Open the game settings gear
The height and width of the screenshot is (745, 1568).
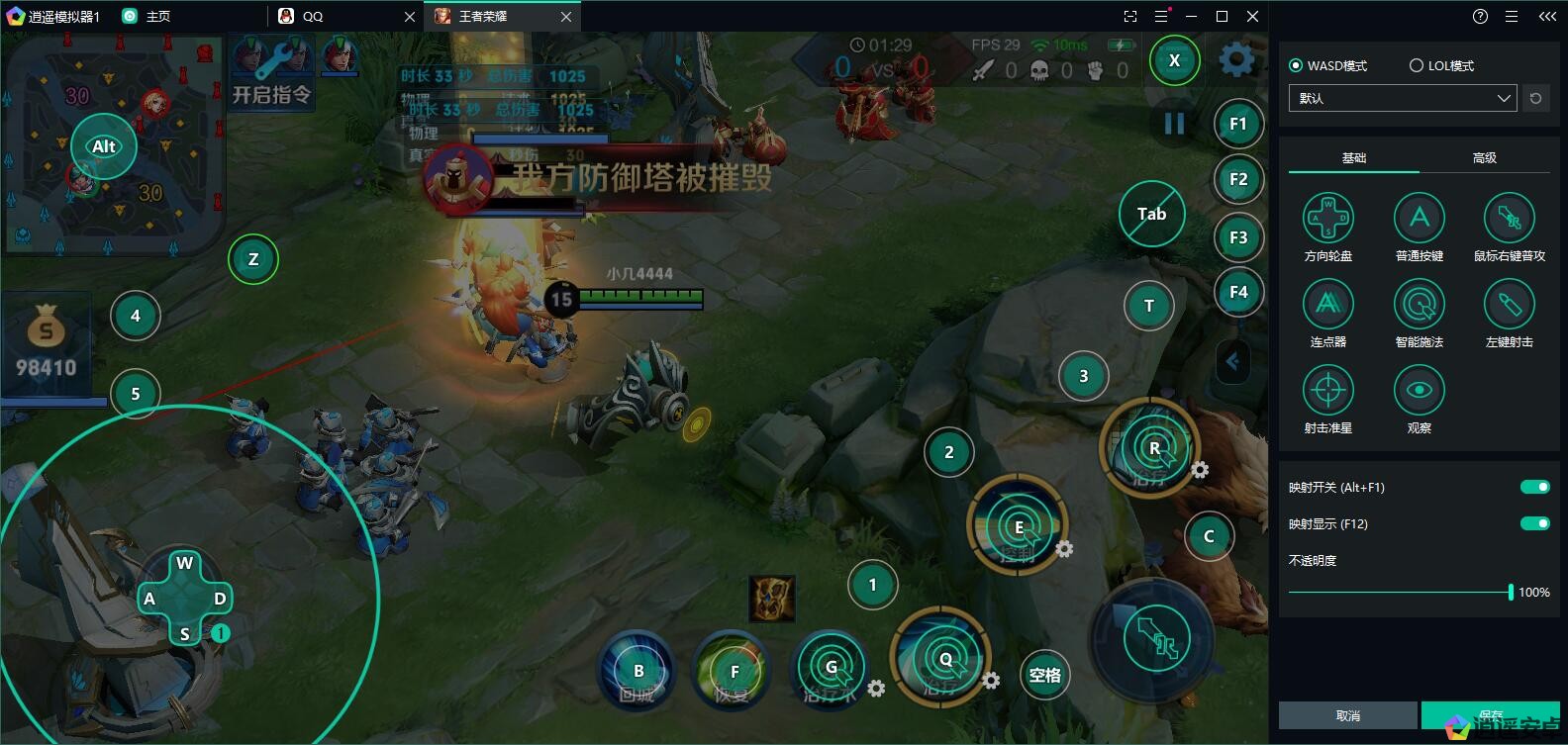(1235, 60)
